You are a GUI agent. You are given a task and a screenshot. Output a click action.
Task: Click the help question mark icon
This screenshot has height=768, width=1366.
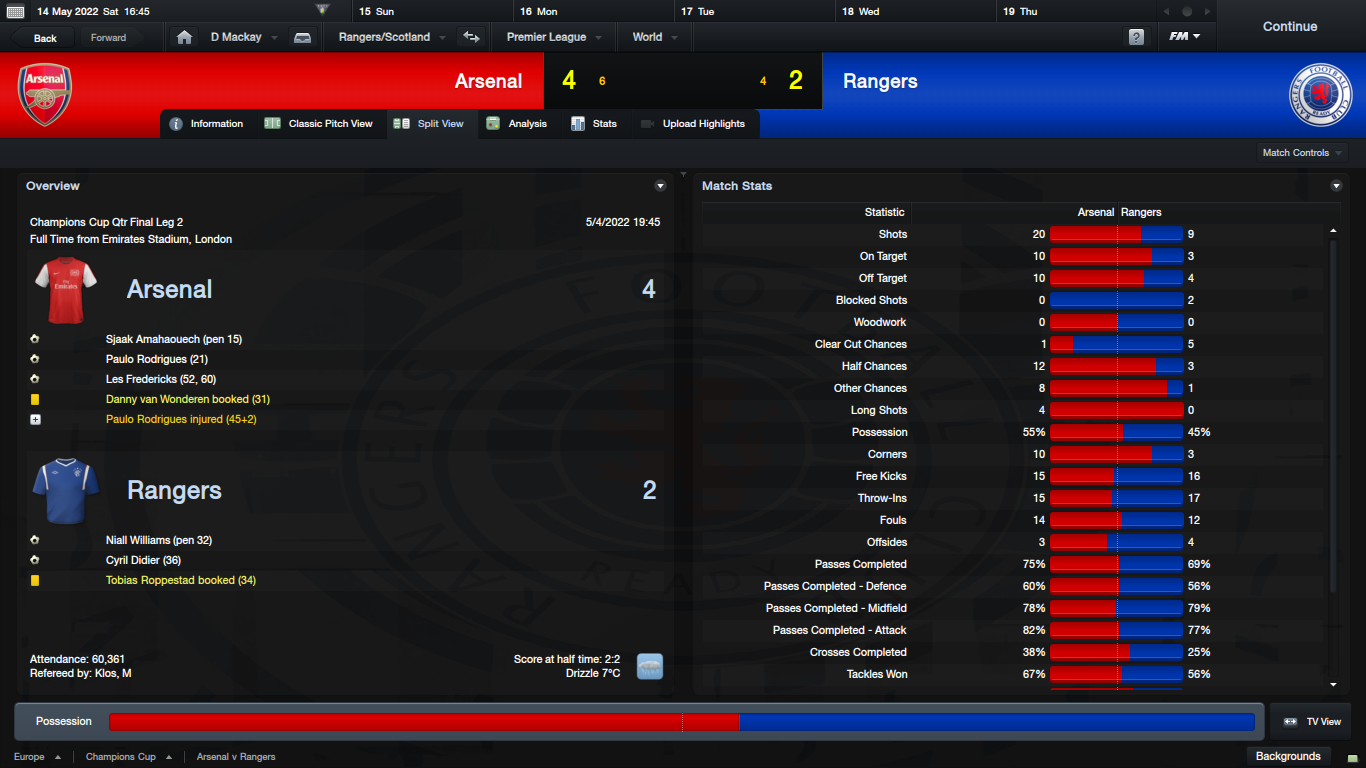point(1136,37)
